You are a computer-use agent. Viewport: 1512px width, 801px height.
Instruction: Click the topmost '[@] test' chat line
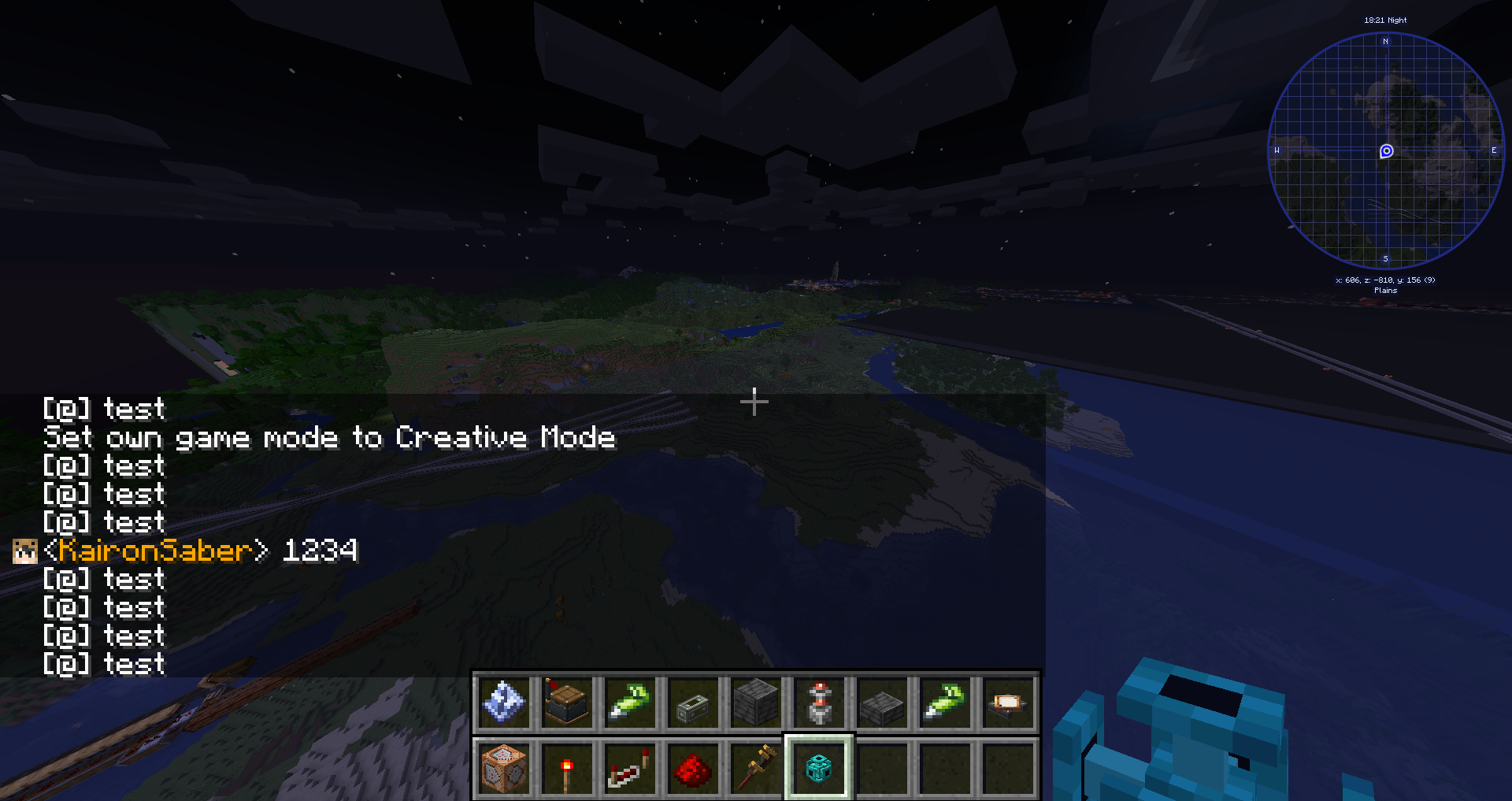[x=103, y=409]
